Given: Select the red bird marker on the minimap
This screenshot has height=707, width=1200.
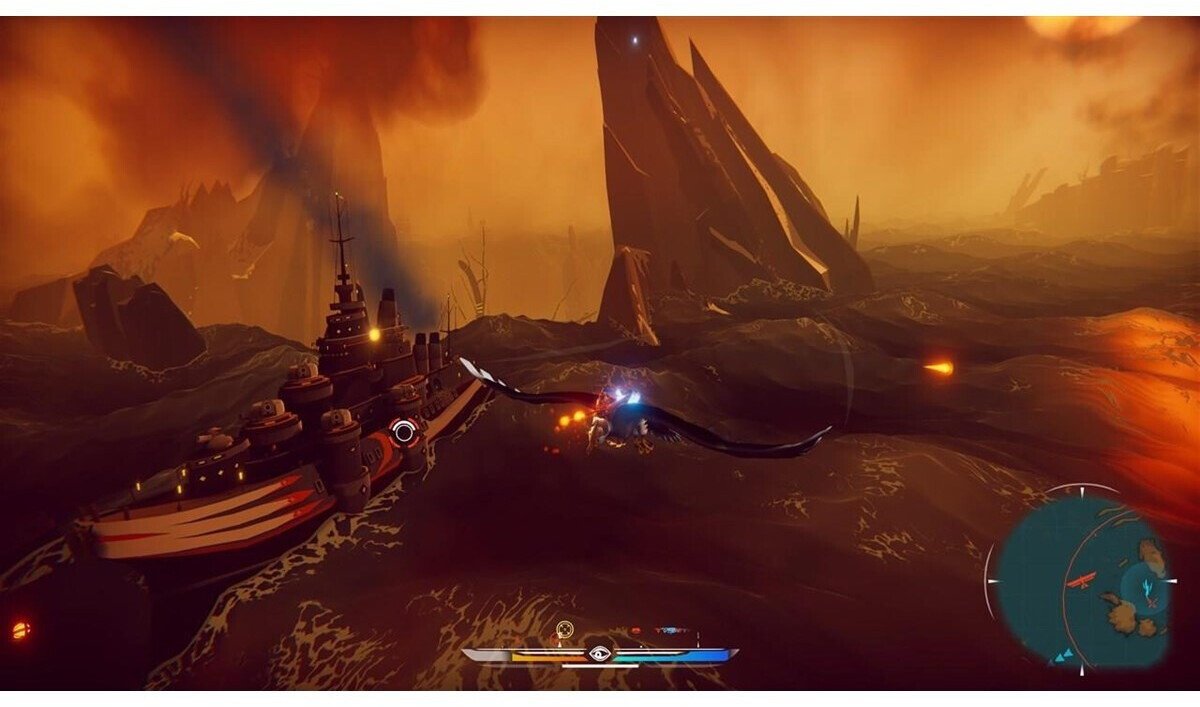Looking at the screenshot, I should [1081, 579].
